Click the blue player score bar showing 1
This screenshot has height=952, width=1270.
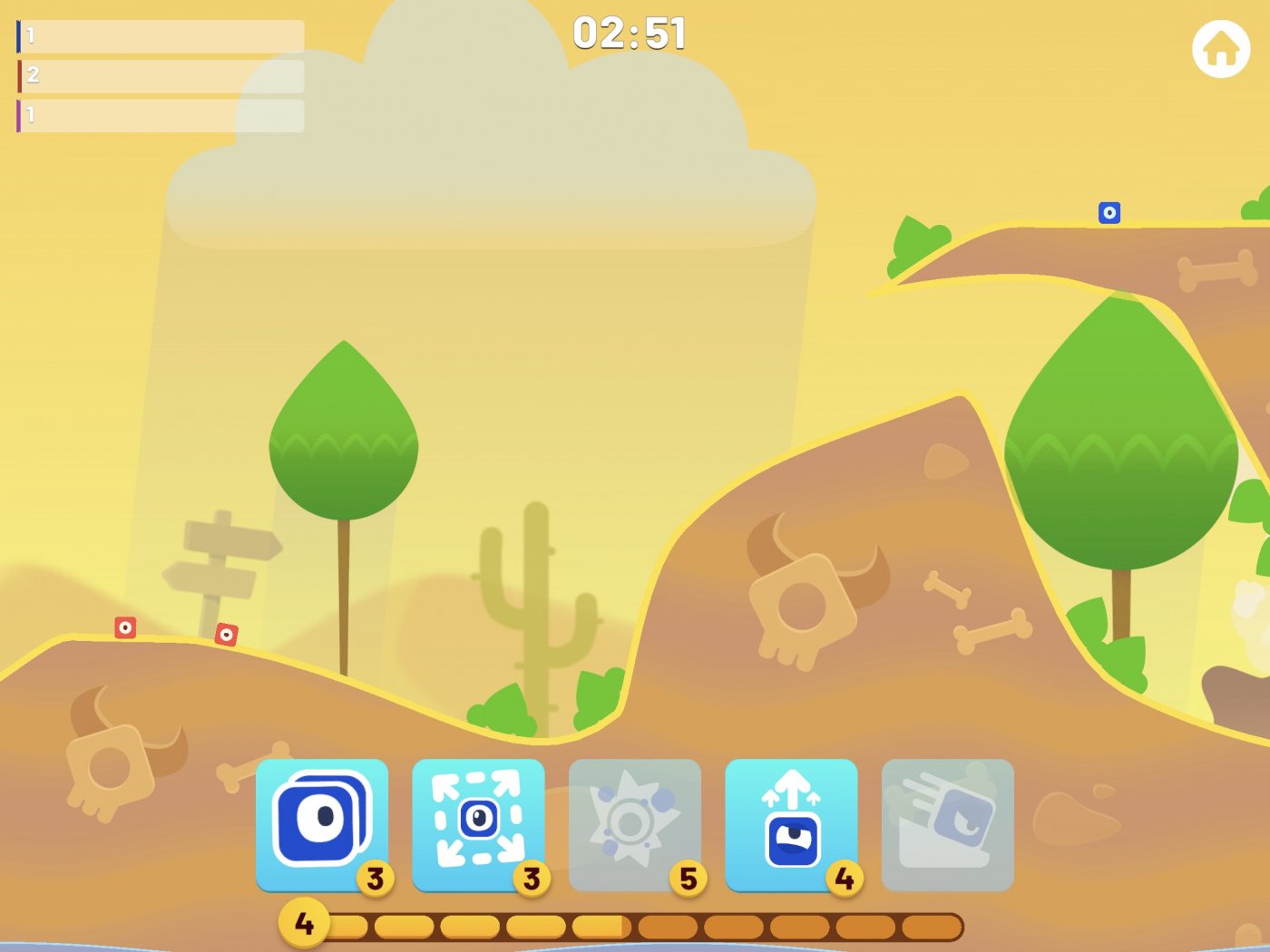159,36
